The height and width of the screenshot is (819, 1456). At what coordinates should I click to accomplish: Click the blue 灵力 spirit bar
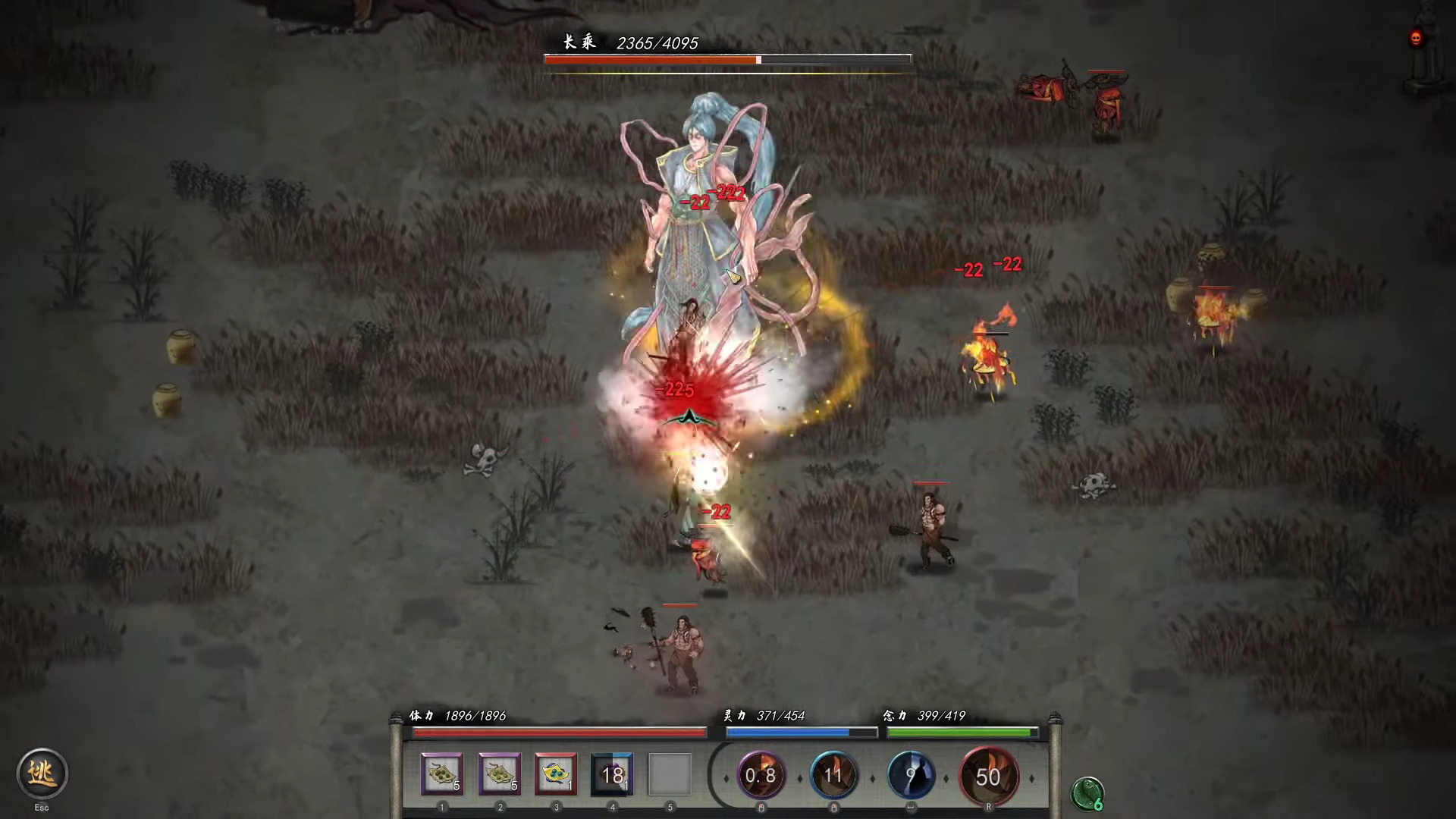coord(799,732)
